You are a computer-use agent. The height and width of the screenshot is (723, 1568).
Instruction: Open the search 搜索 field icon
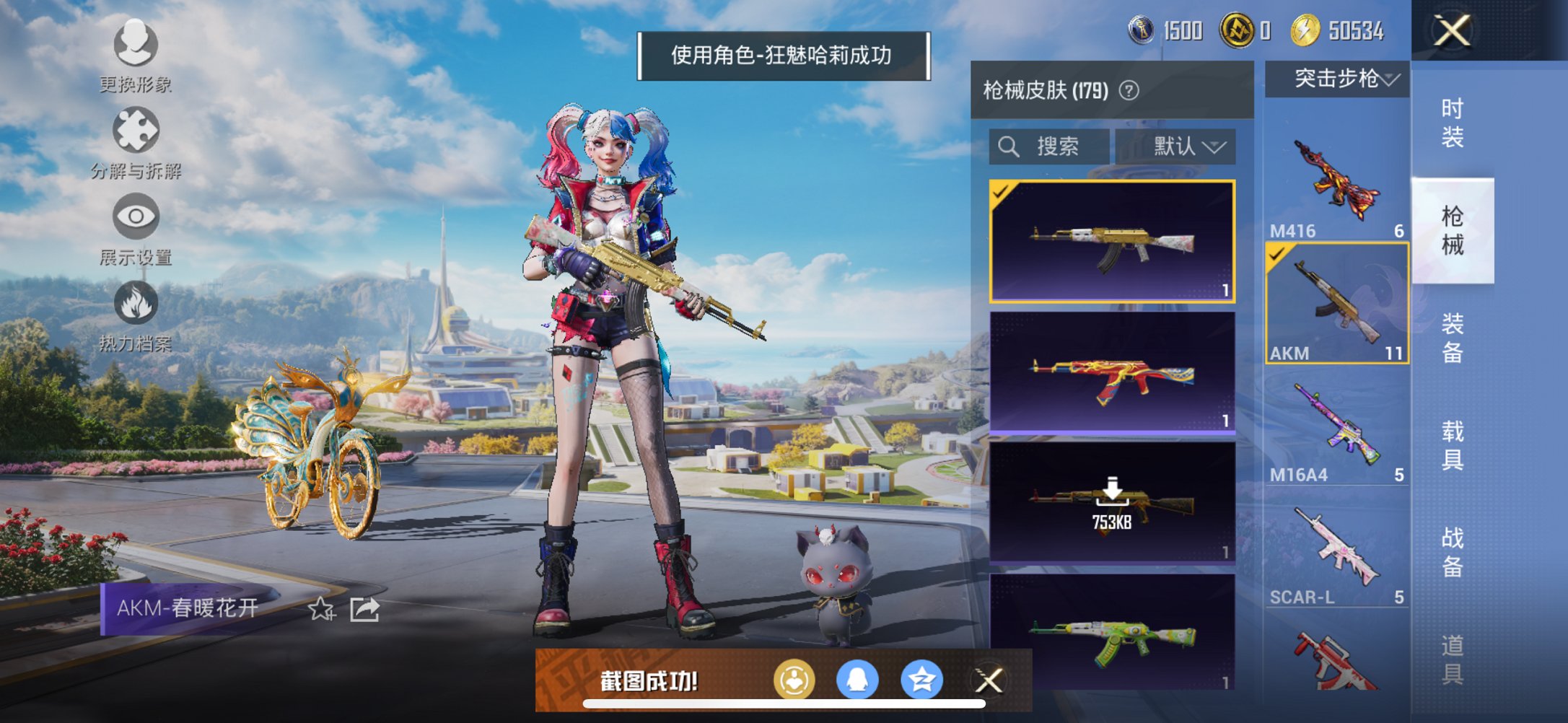coord(1008,146)
